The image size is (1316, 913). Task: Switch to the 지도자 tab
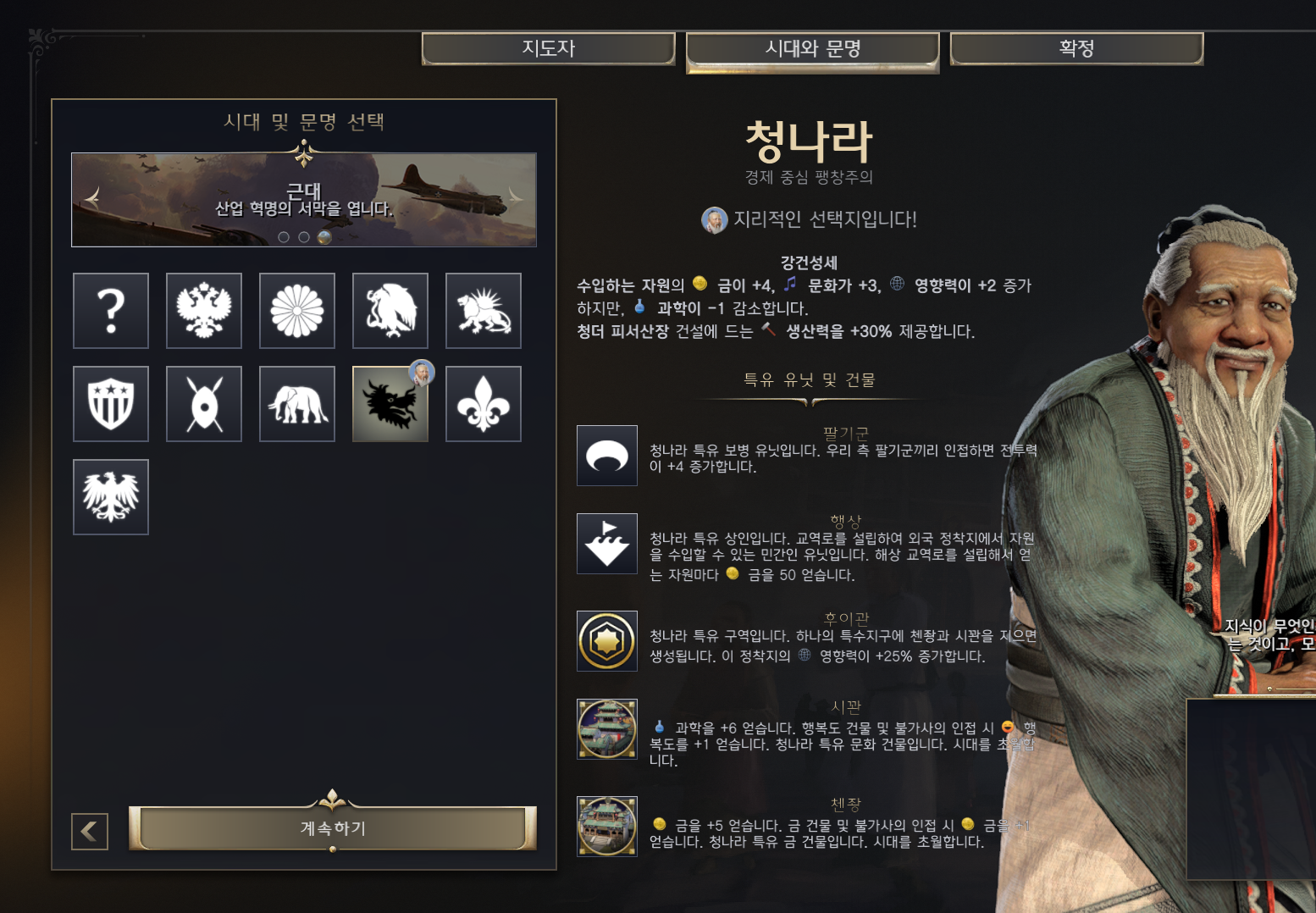[x=548, y=48]
